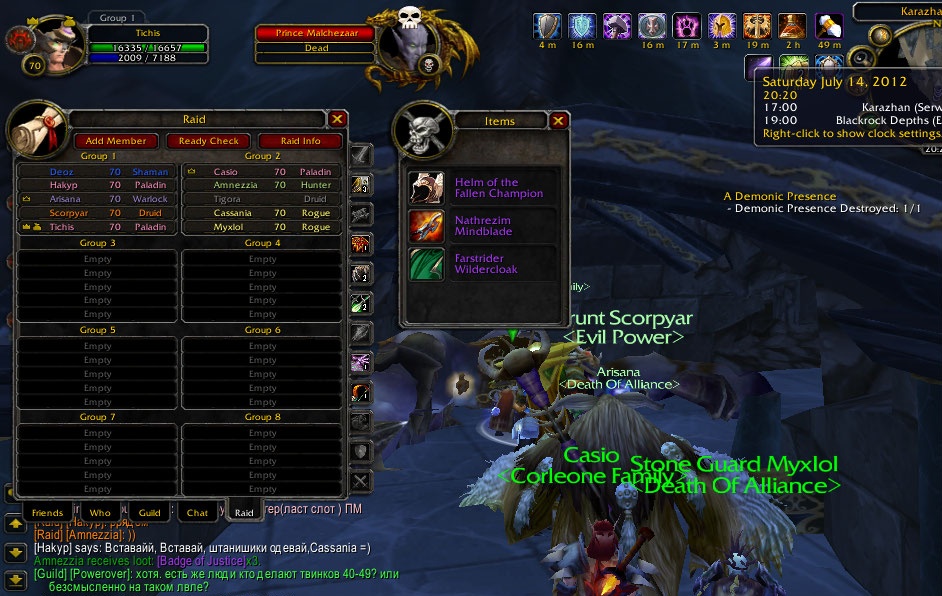The image size is (942, 596).
Task: Select raid member Deoz the Shaman
Action: tap(97, 172)
